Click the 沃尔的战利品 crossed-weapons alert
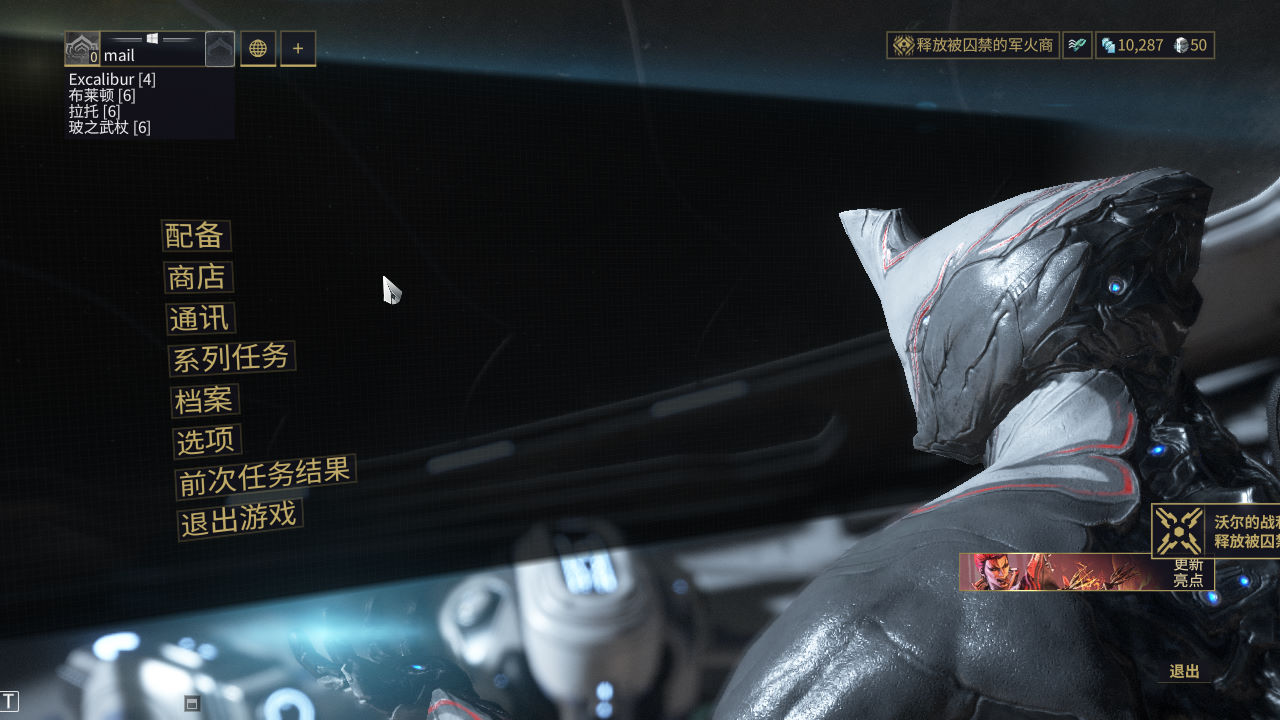This screenshot has height=720, width=1280. (1215, 531)
